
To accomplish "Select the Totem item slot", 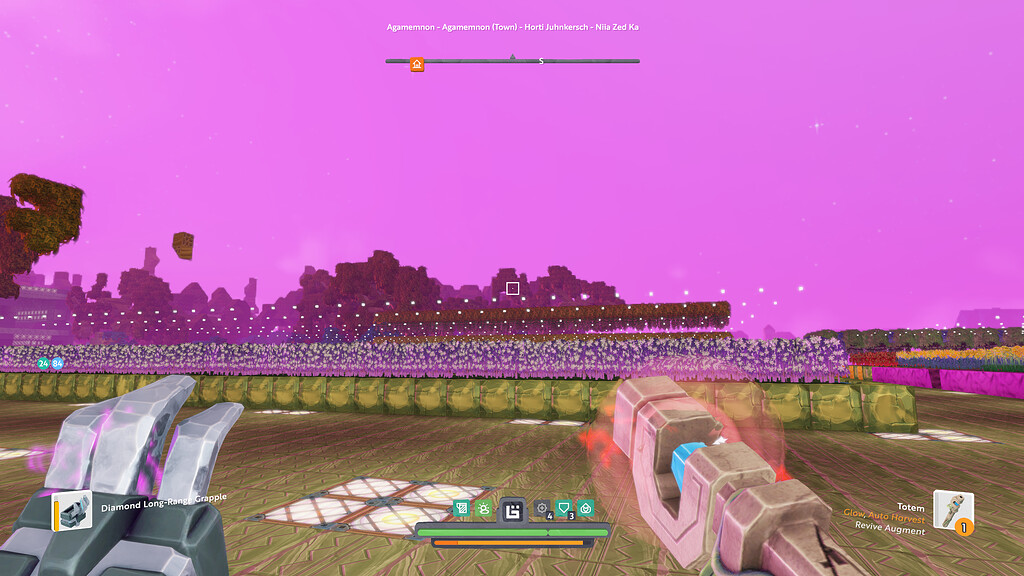I will (952, 509).
